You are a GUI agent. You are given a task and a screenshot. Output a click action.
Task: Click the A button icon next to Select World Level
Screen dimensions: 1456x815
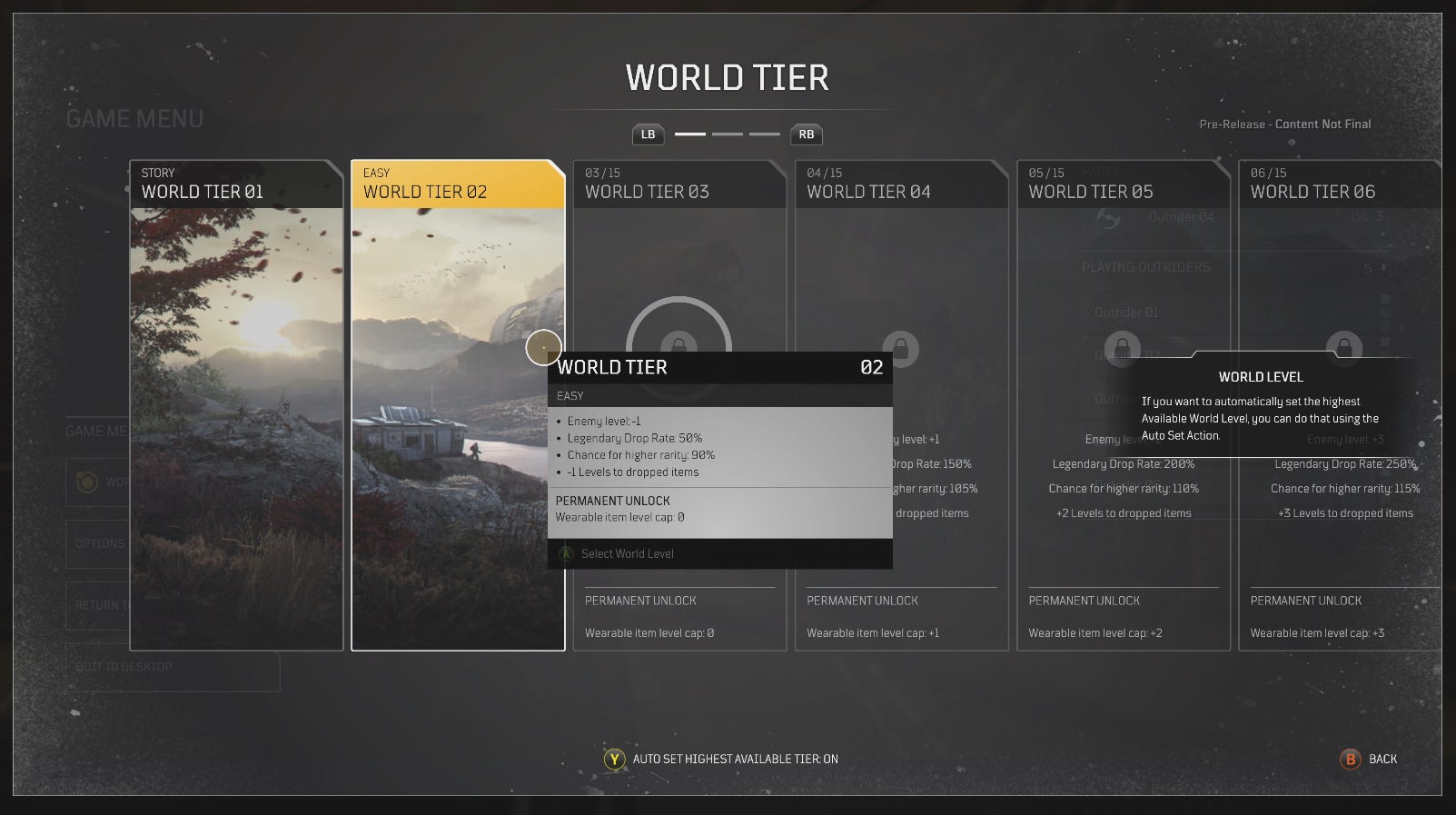pos(567,553)
